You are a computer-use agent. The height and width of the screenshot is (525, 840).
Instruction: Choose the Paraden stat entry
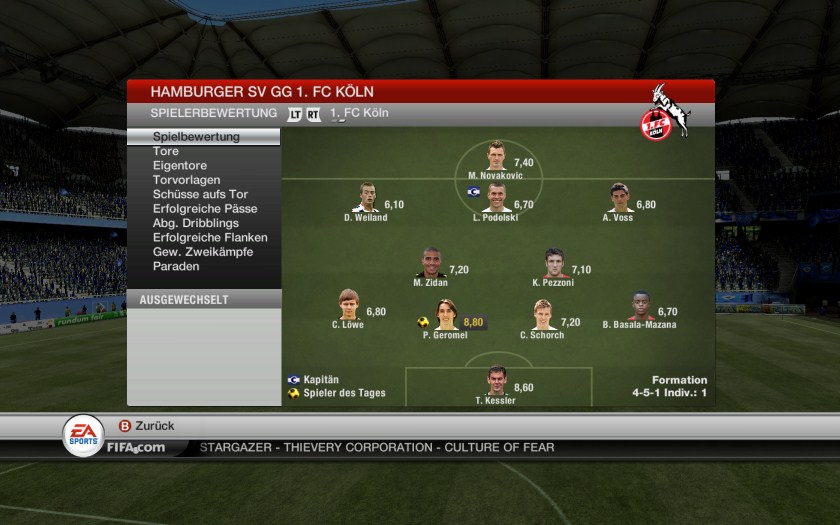tap(176, 266)
